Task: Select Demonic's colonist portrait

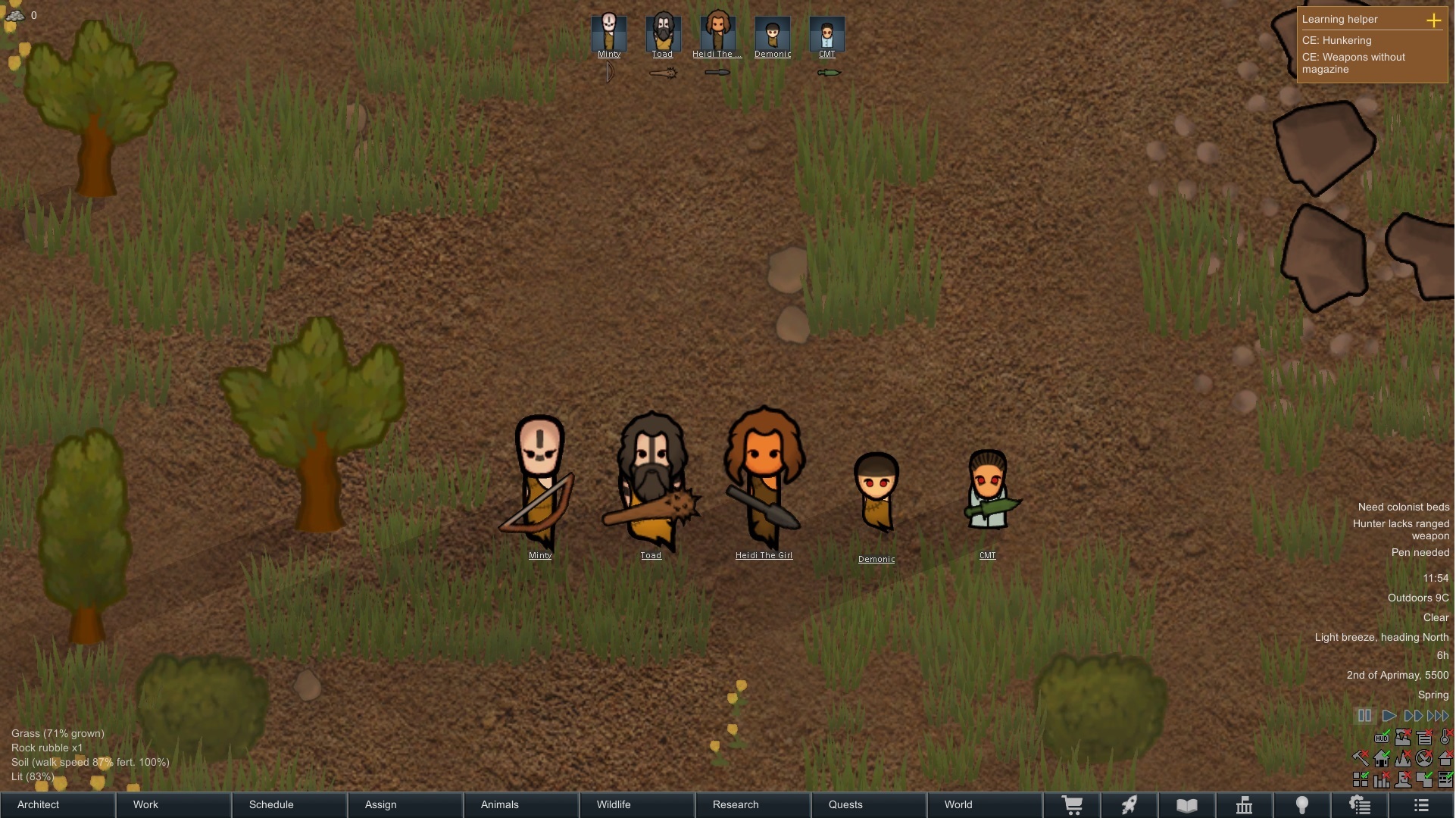Action: click(x=773, y=33)
